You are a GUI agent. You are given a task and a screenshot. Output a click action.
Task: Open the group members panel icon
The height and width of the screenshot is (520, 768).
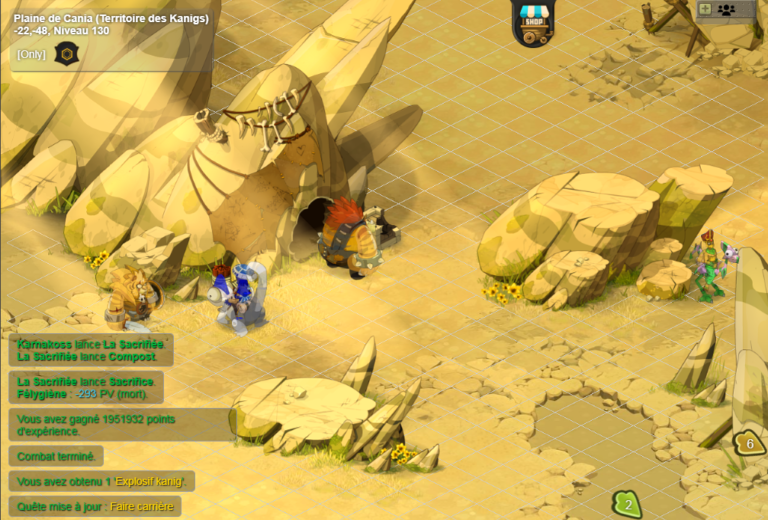pyautogui.click(x=726, y=9)
